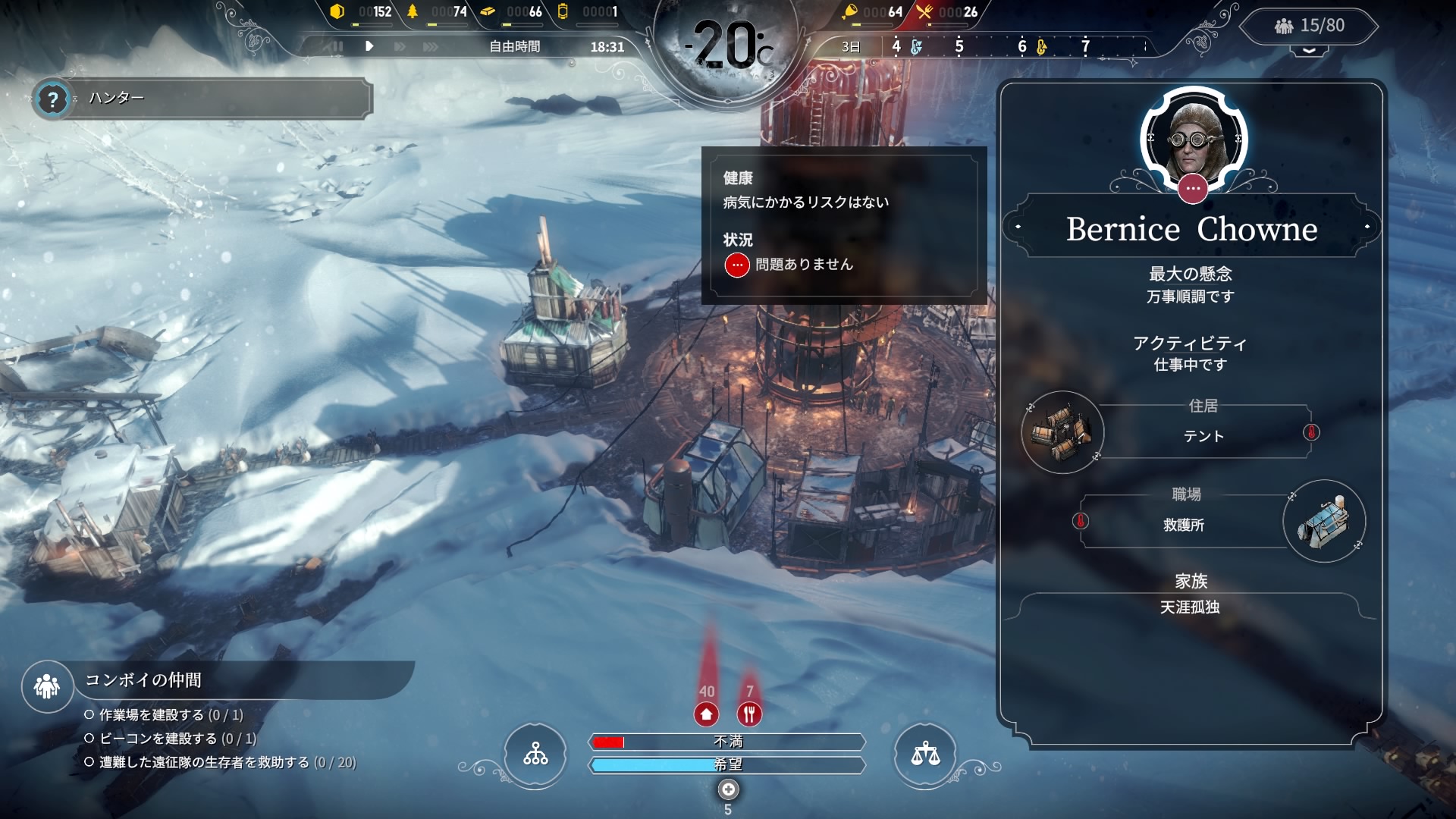Image resolution: width=1456 pixels, height=819 pixels.
Task: Open the コンボイの仲間 objective group icon
Action: tap(47, 686)
